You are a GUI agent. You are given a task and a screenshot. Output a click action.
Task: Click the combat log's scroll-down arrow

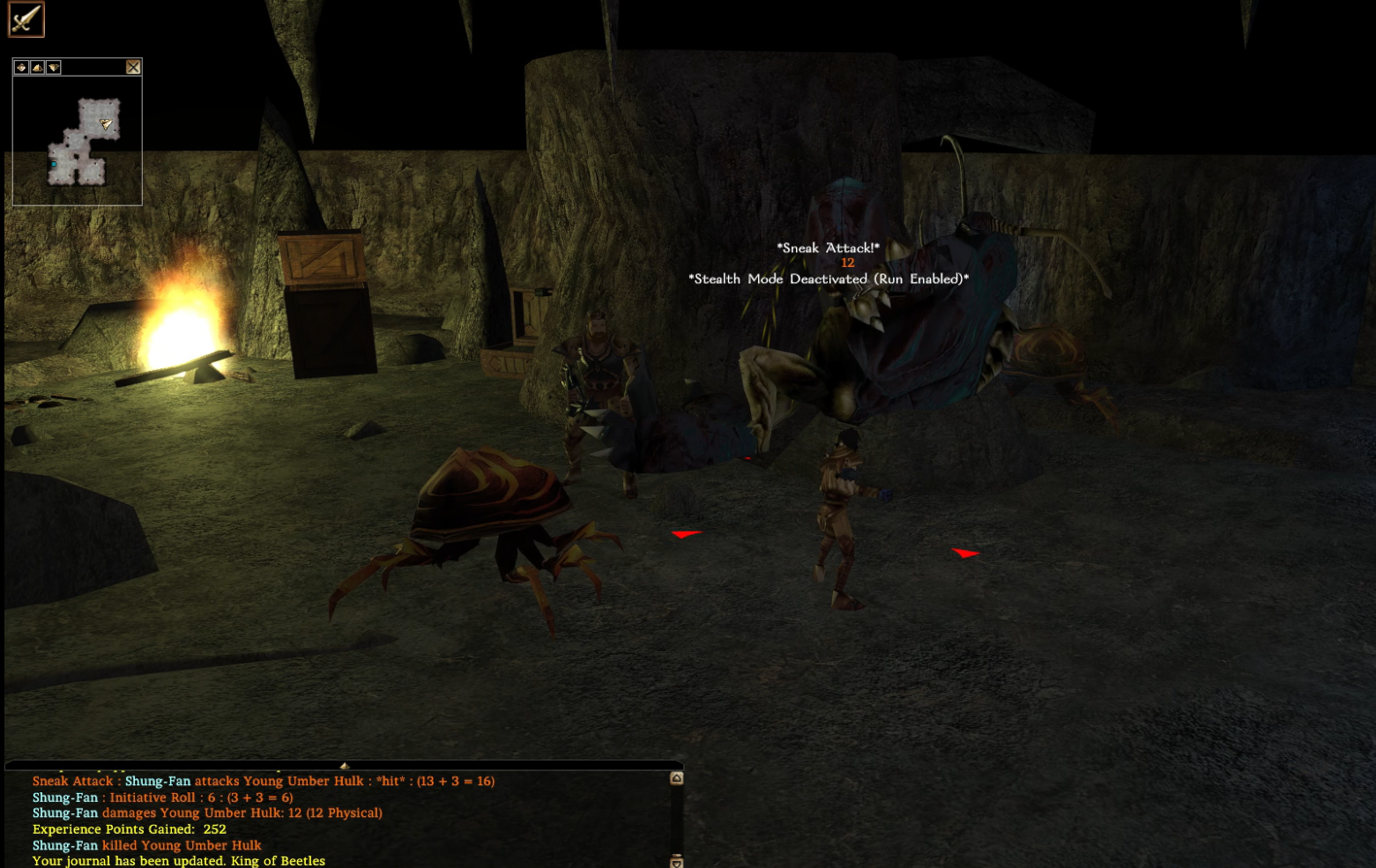[x=676, y=860]
